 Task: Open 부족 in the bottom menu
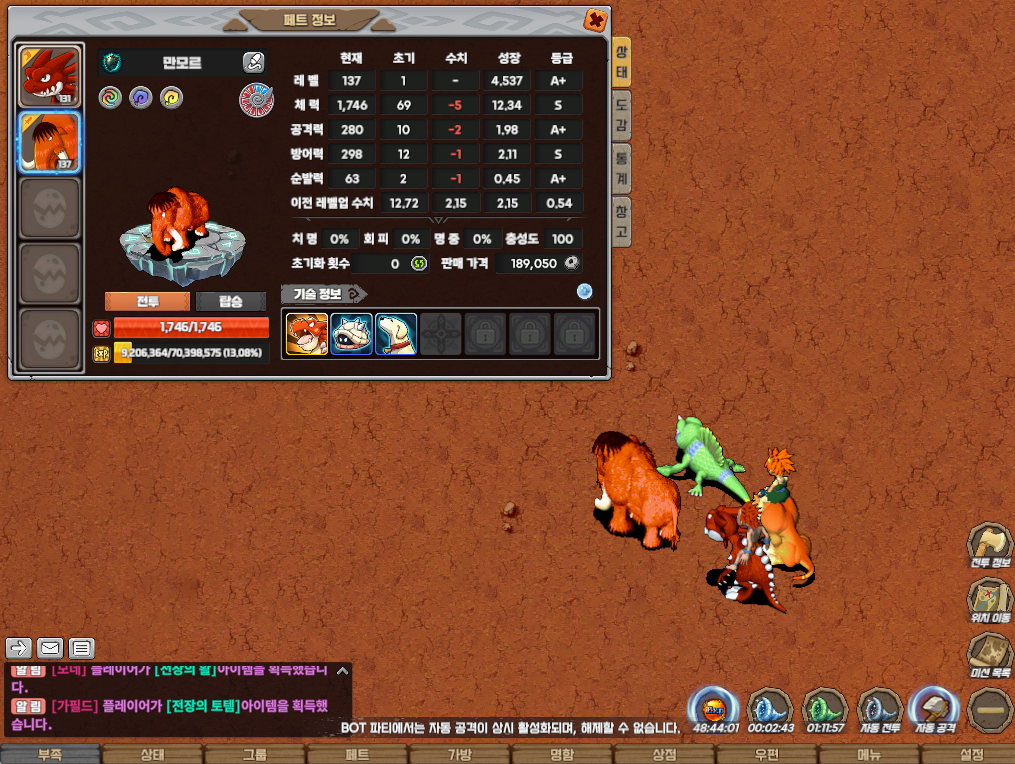pos(51,754)
